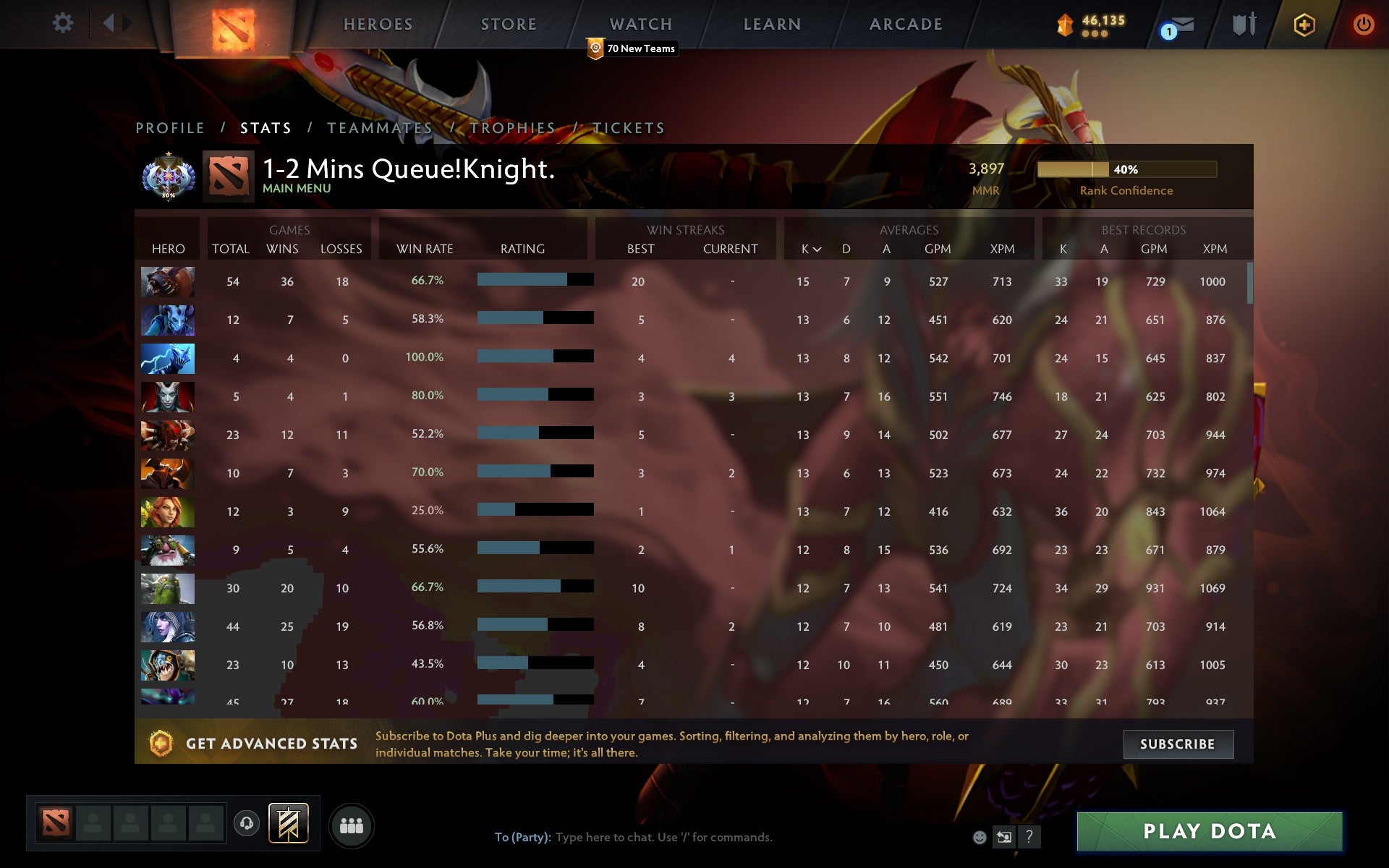Click the Rank Confidence progress bar

pyautogui.click(x=1127, y=169)
